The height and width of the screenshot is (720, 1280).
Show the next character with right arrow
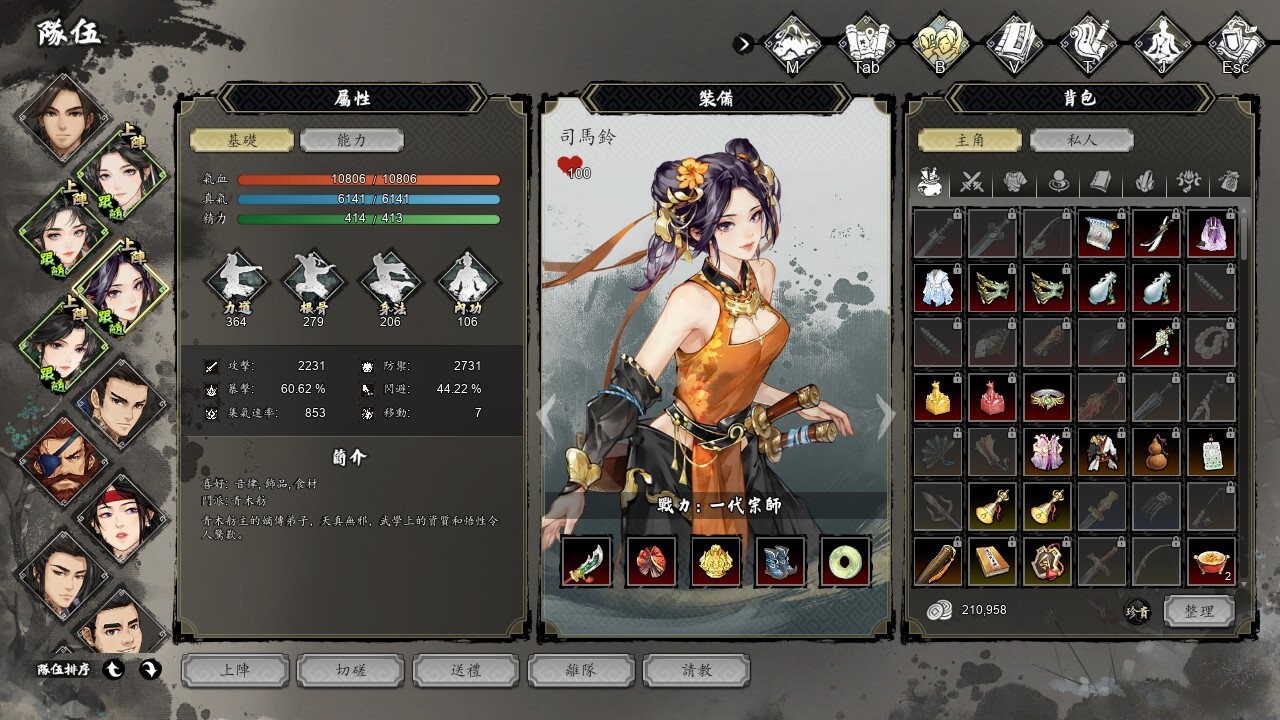(x=885, y=416)
